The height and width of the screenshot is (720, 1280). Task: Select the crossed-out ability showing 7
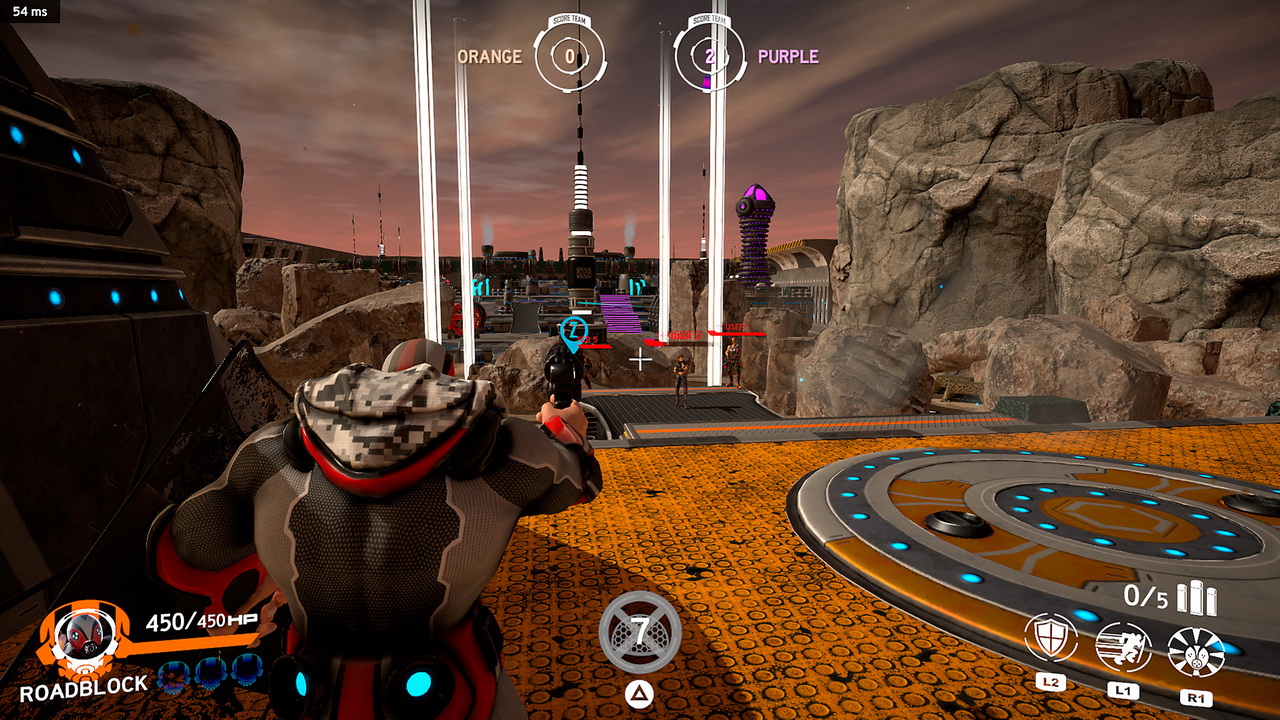coord(640,632)
